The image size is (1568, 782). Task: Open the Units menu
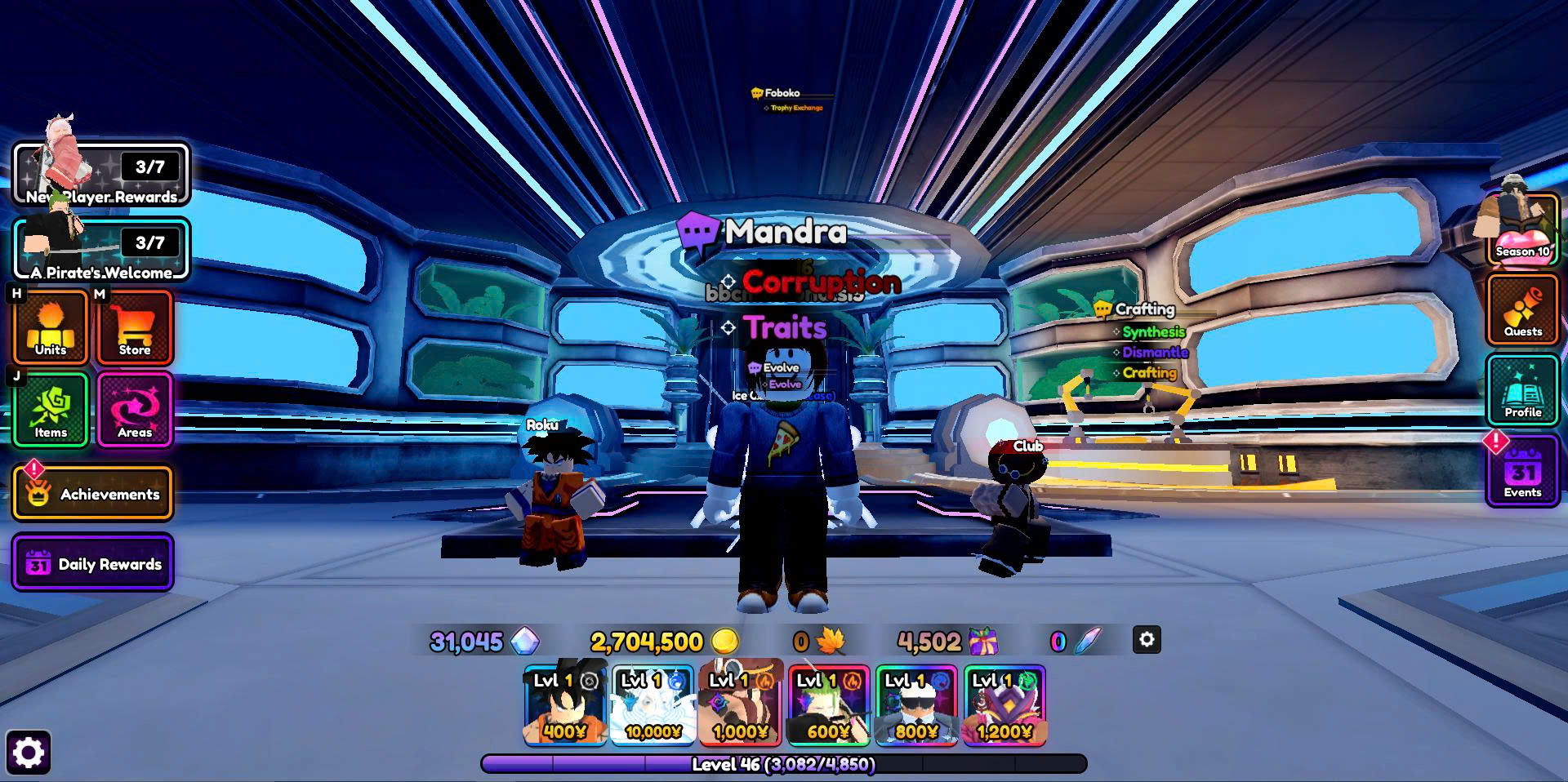click(51, 327)
